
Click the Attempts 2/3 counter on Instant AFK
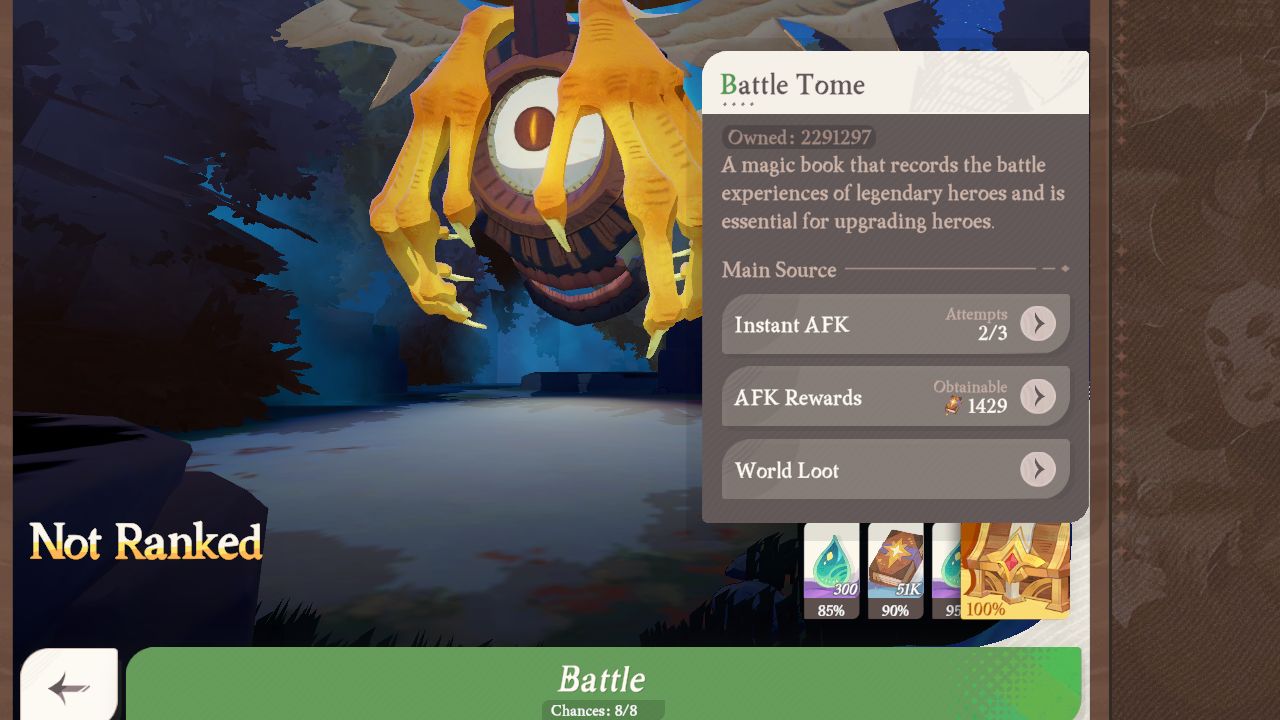(x=977, y=324)
